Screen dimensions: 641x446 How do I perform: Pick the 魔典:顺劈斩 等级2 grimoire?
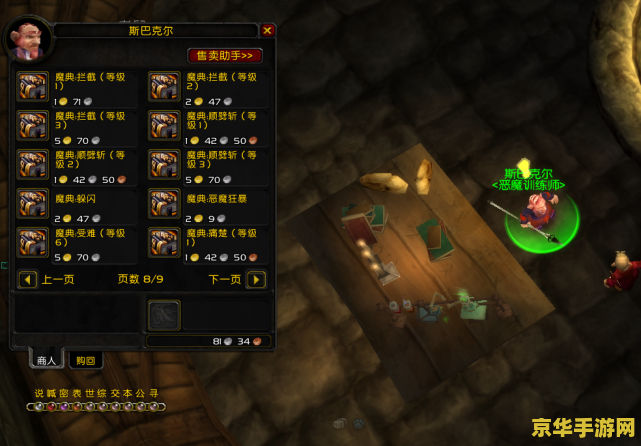click(x=33, y=165)
